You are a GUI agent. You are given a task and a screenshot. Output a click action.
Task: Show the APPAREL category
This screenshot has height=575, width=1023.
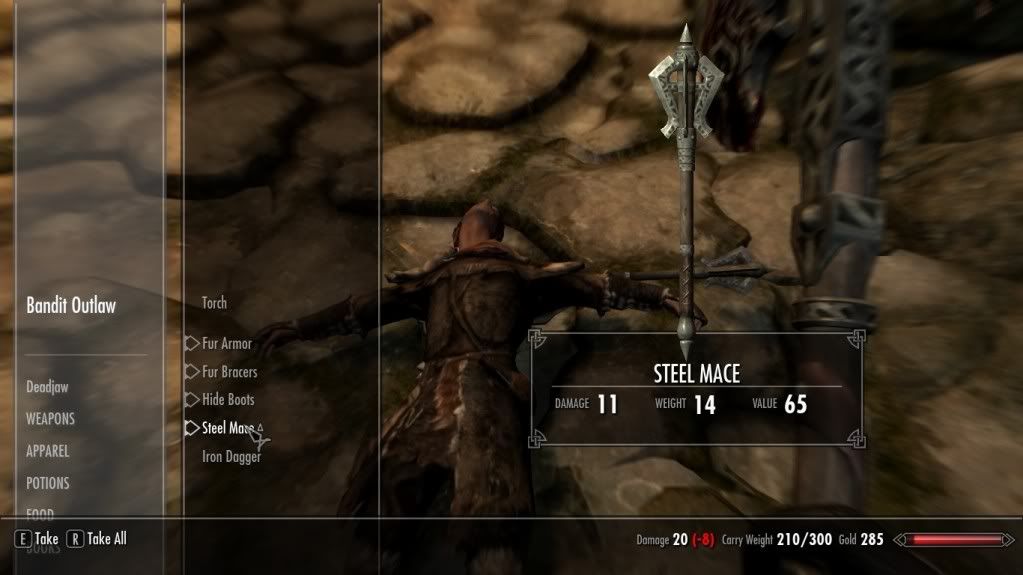point(48,451)
